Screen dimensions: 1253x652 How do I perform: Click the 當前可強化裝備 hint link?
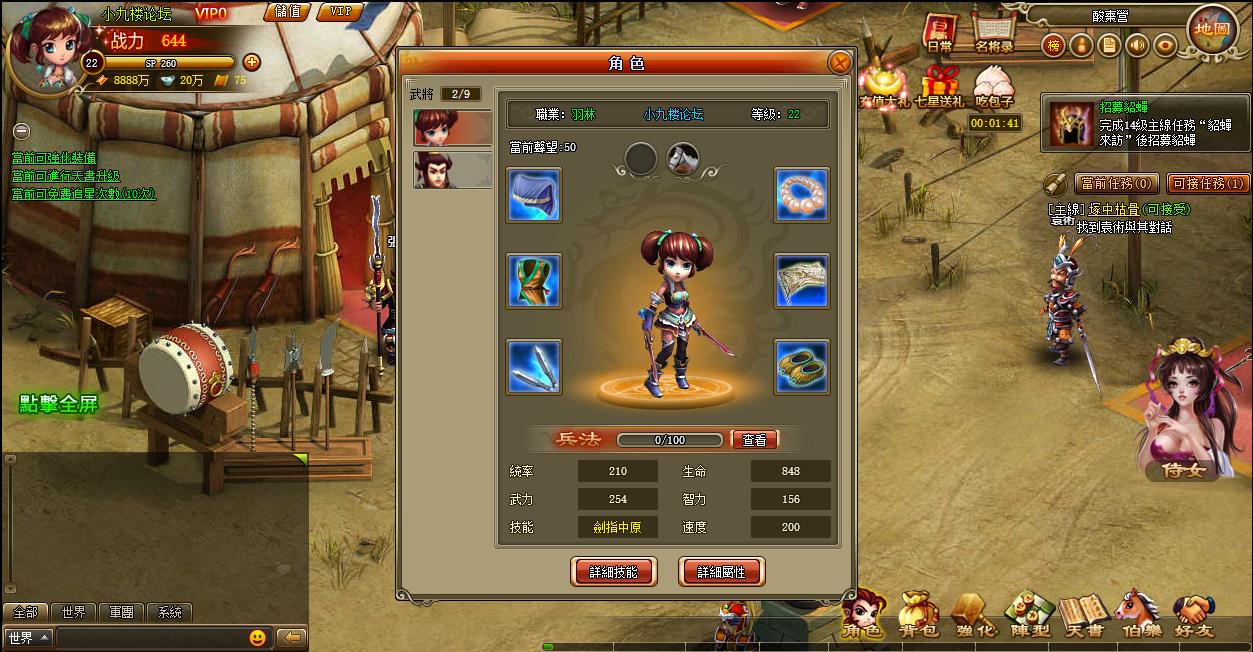click(x=54, y=158)
